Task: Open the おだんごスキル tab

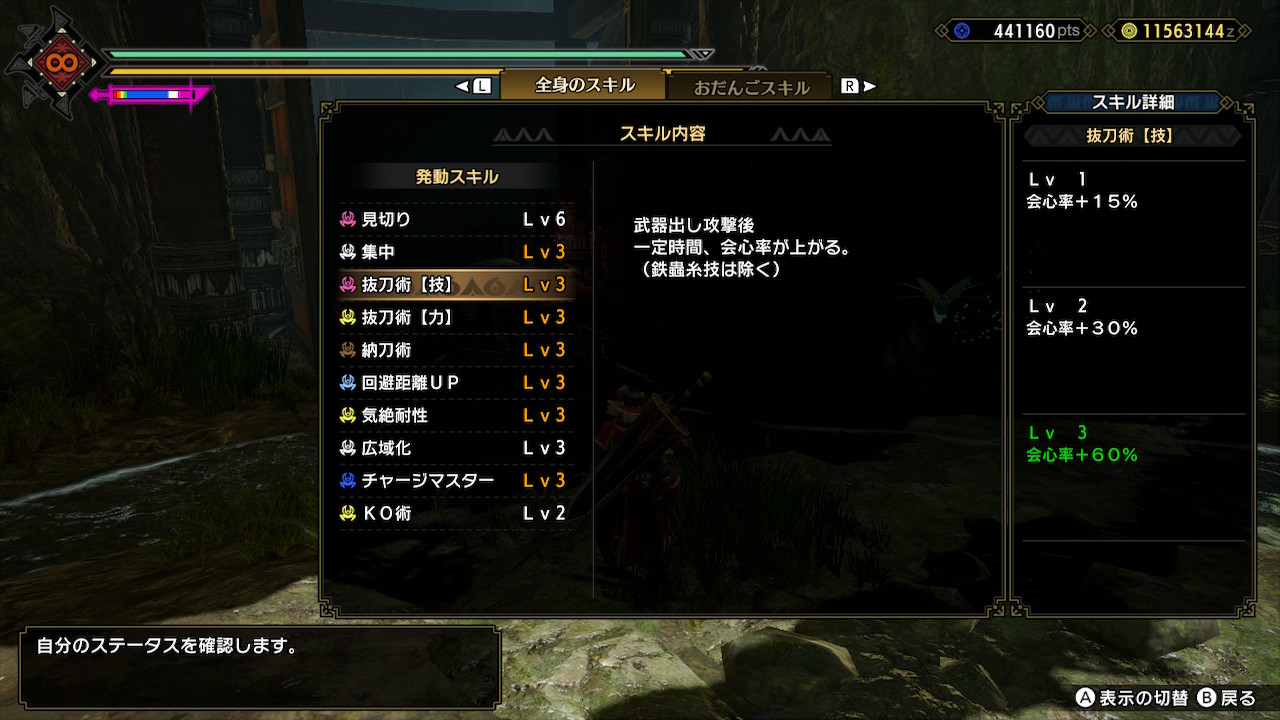Action: (x=751, y=87)
